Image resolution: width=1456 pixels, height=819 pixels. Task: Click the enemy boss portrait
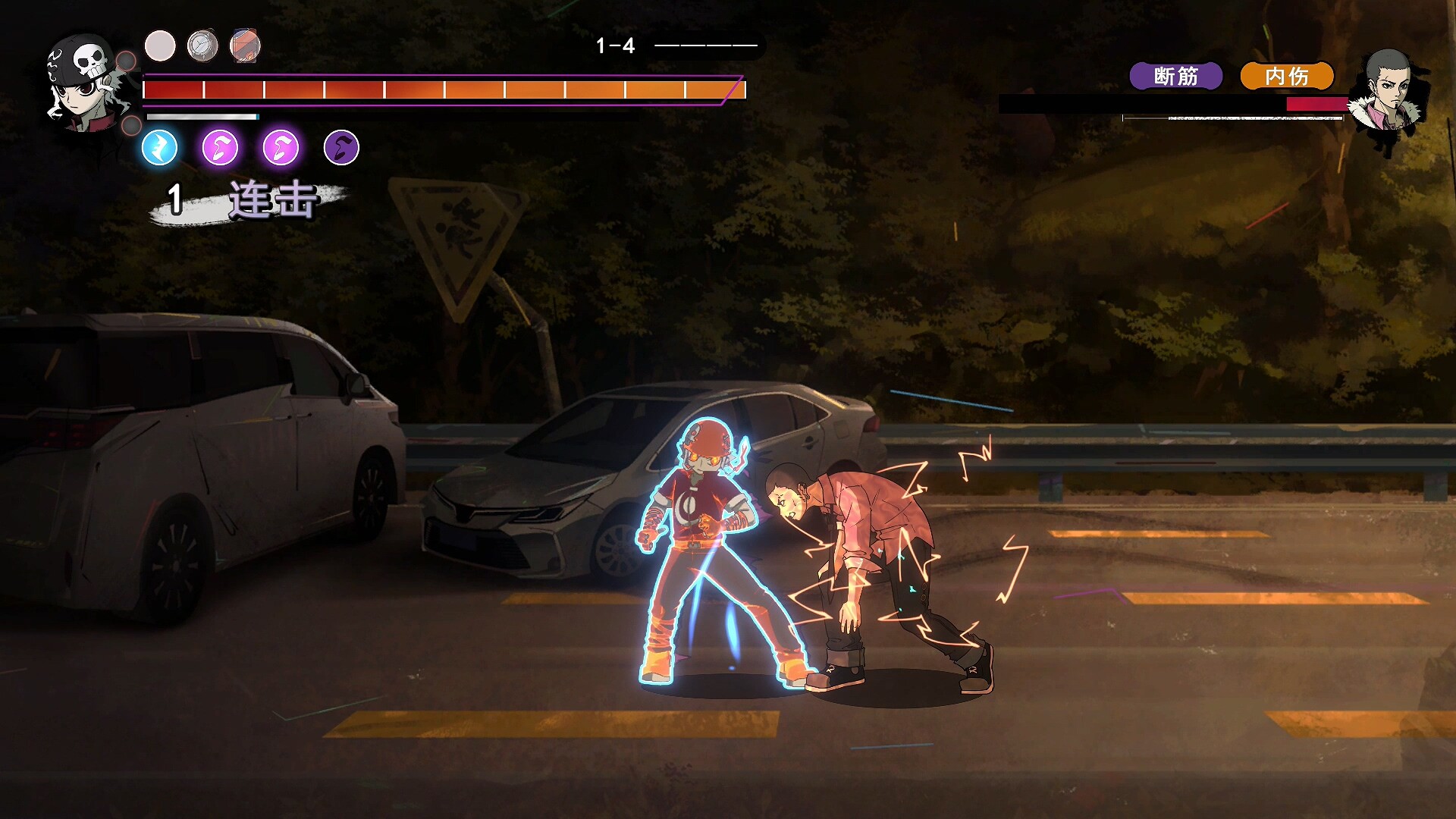(x=1388, y=95)
